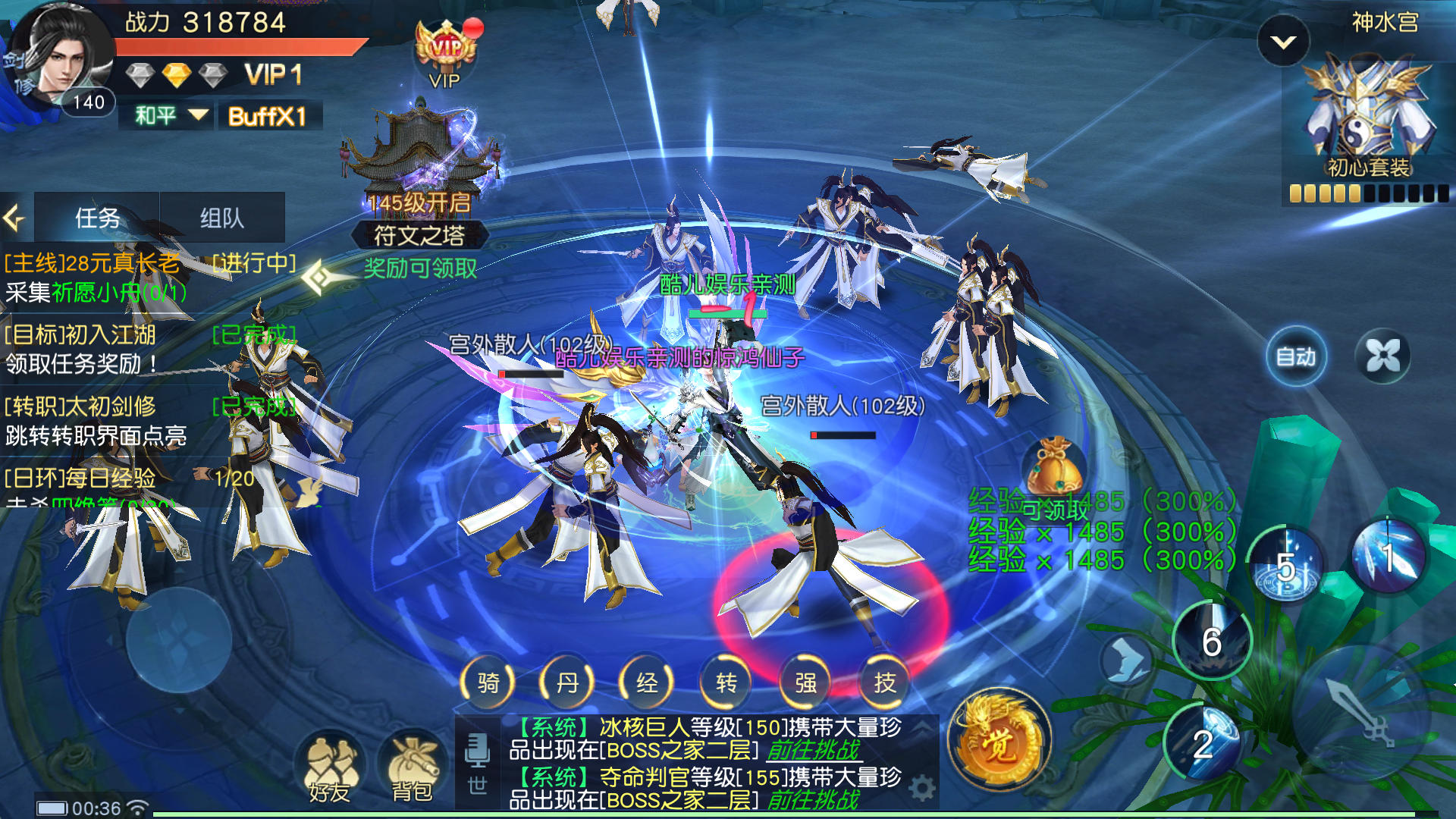This screenshot has height=819, width=1456.
Task: Open the 丹 elixir menu
Action: 567,682
